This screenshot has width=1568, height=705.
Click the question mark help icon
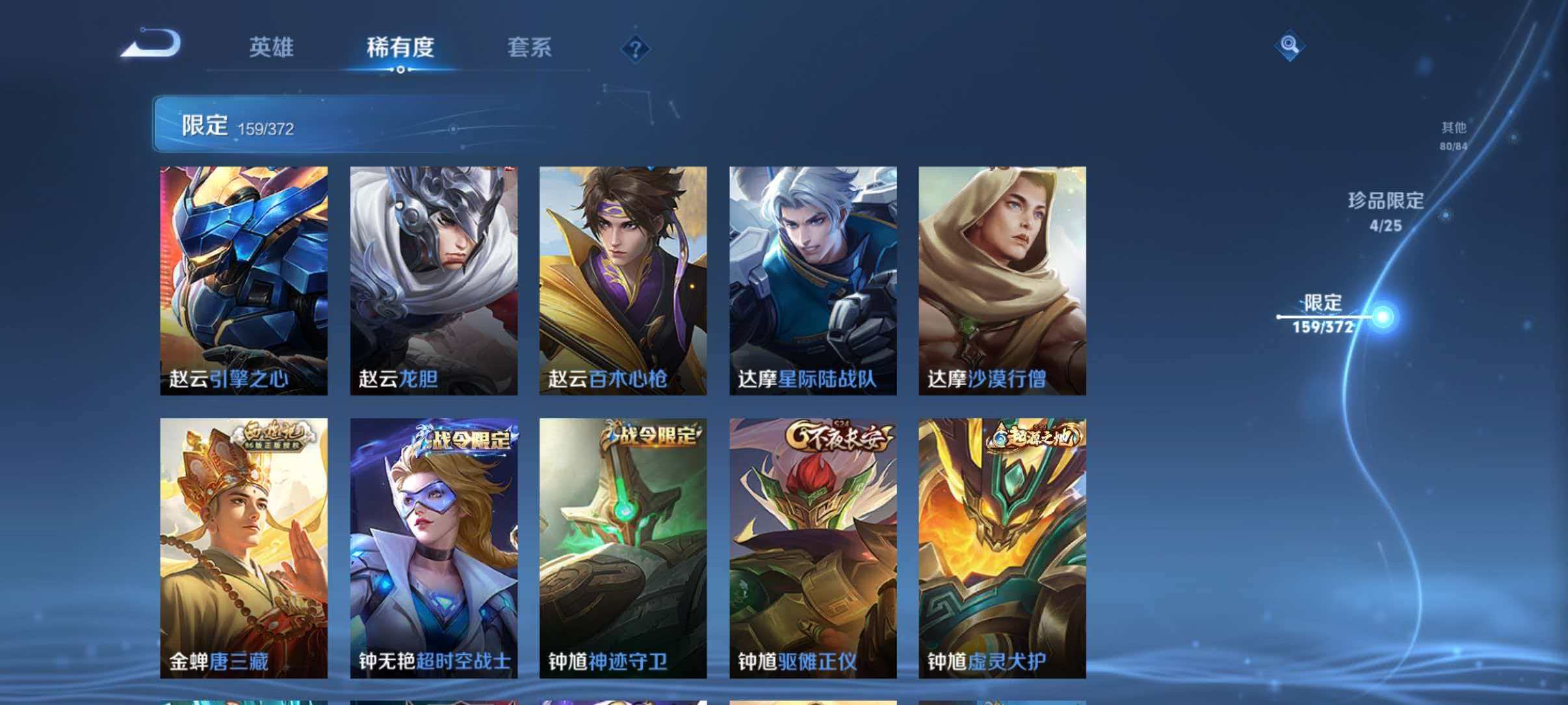click(x=635, y=48)
